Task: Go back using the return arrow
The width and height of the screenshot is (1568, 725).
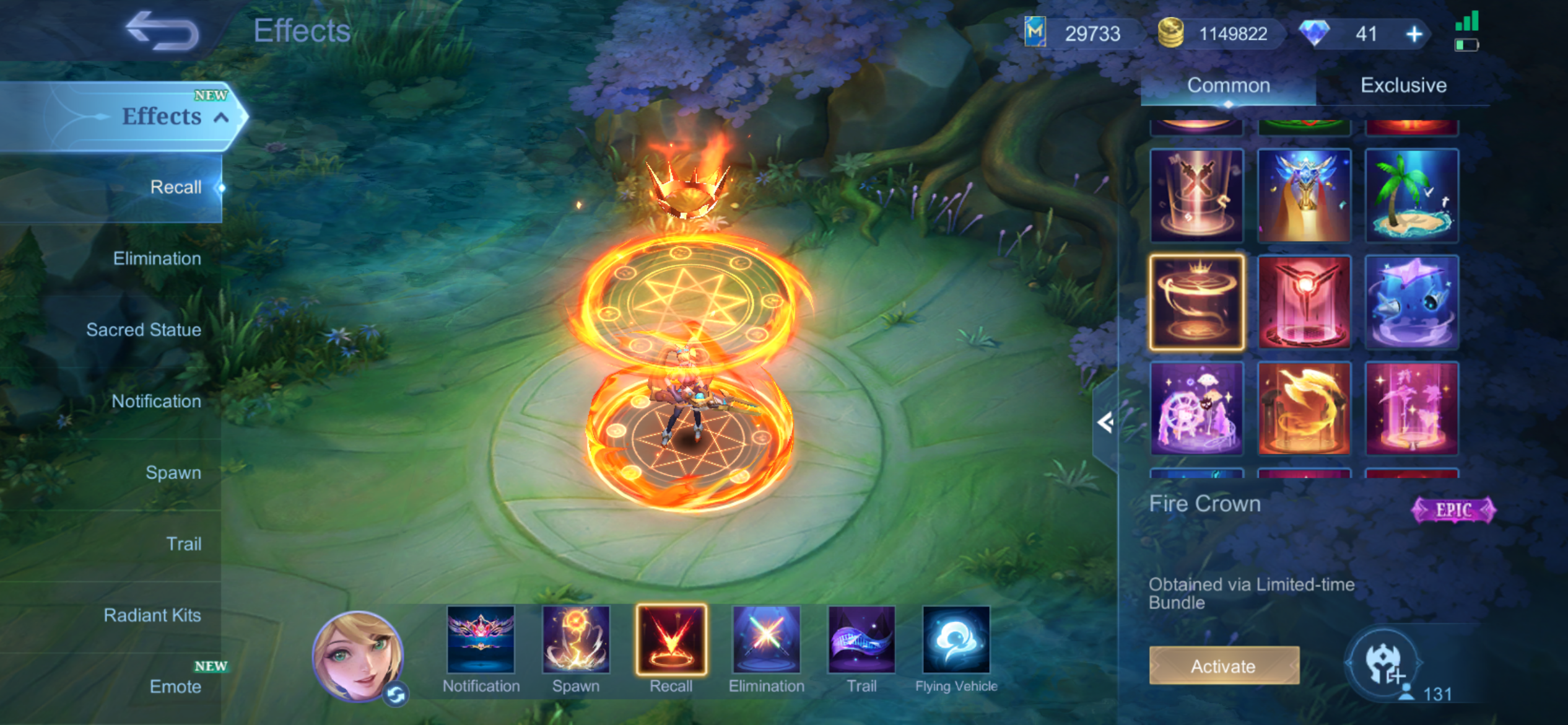Action: pos(162,31)
